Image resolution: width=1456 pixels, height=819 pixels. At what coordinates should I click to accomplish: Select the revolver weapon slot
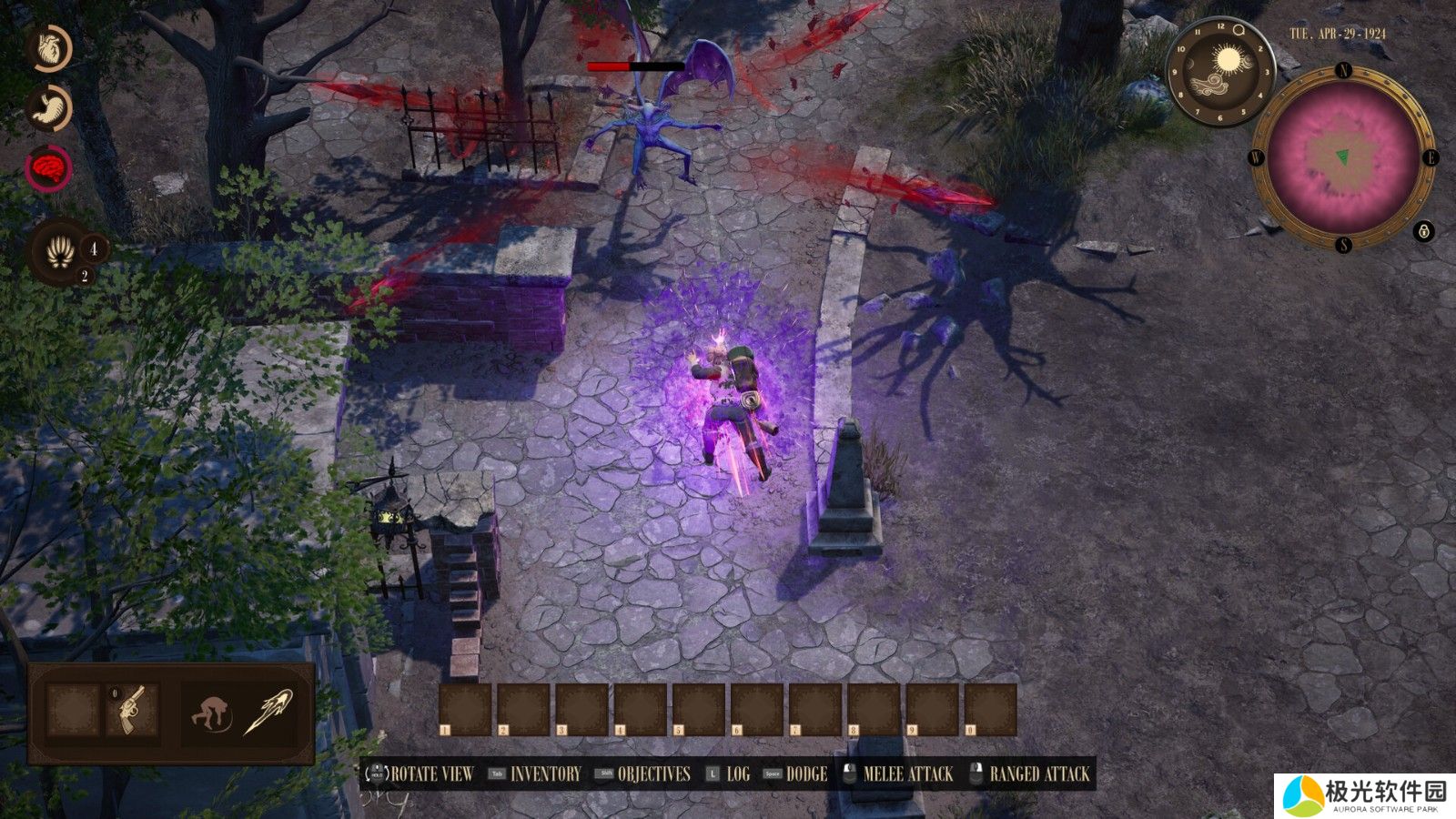(x=132, y=710)
